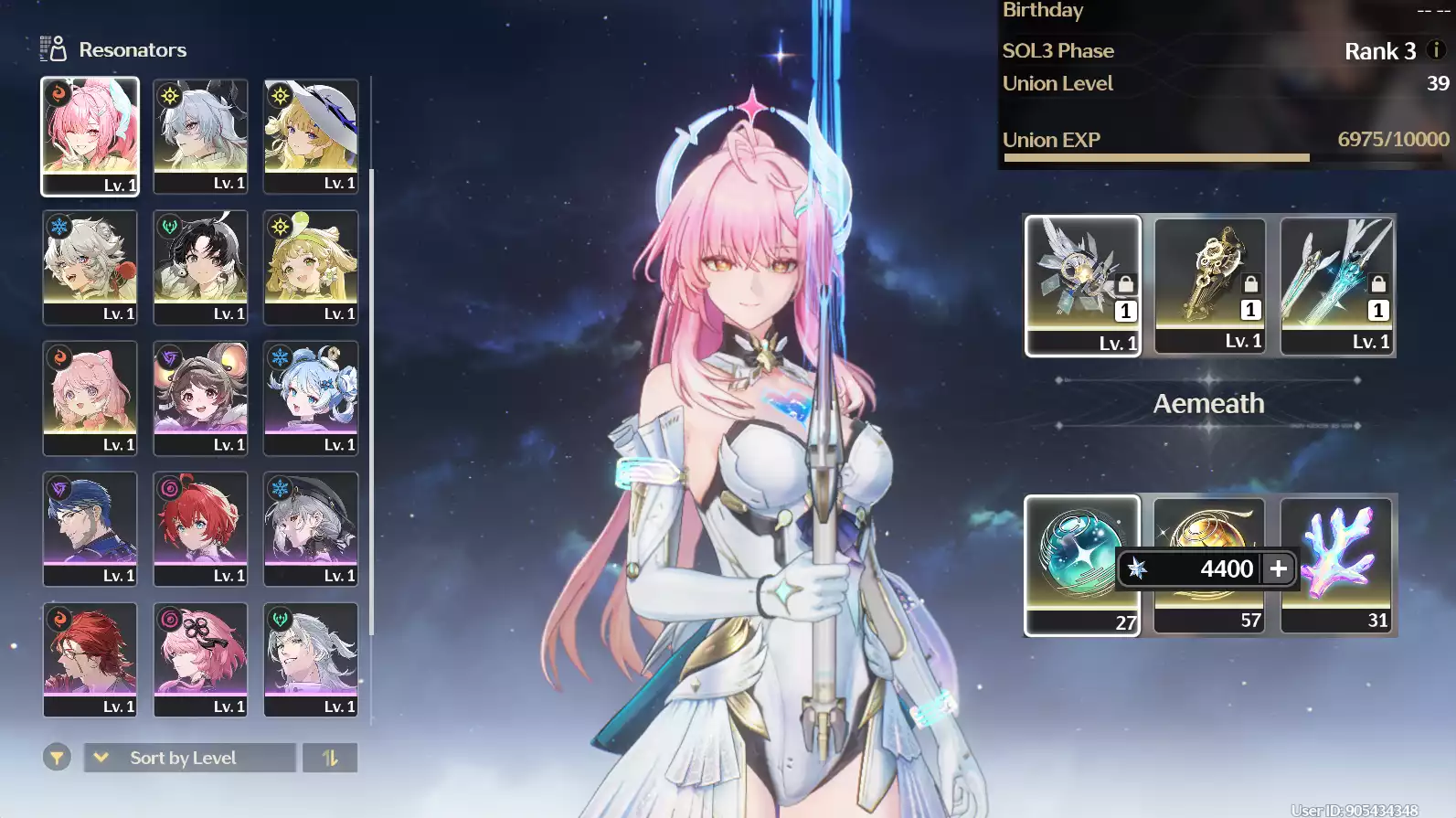Viewport: 1456px width, 818px height.
Task: Select the bright red-haired teal-eyed resonator
Action: 200,528
